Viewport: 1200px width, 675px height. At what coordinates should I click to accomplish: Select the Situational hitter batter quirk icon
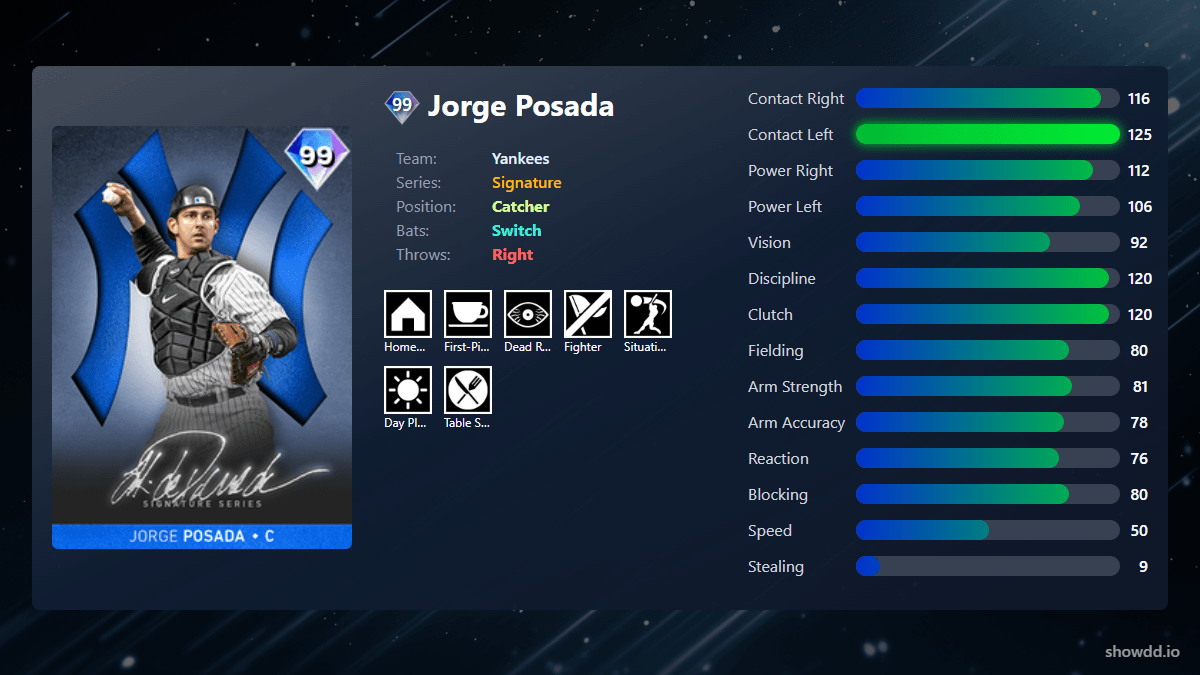pyautogui.click(x=648, y=314)
